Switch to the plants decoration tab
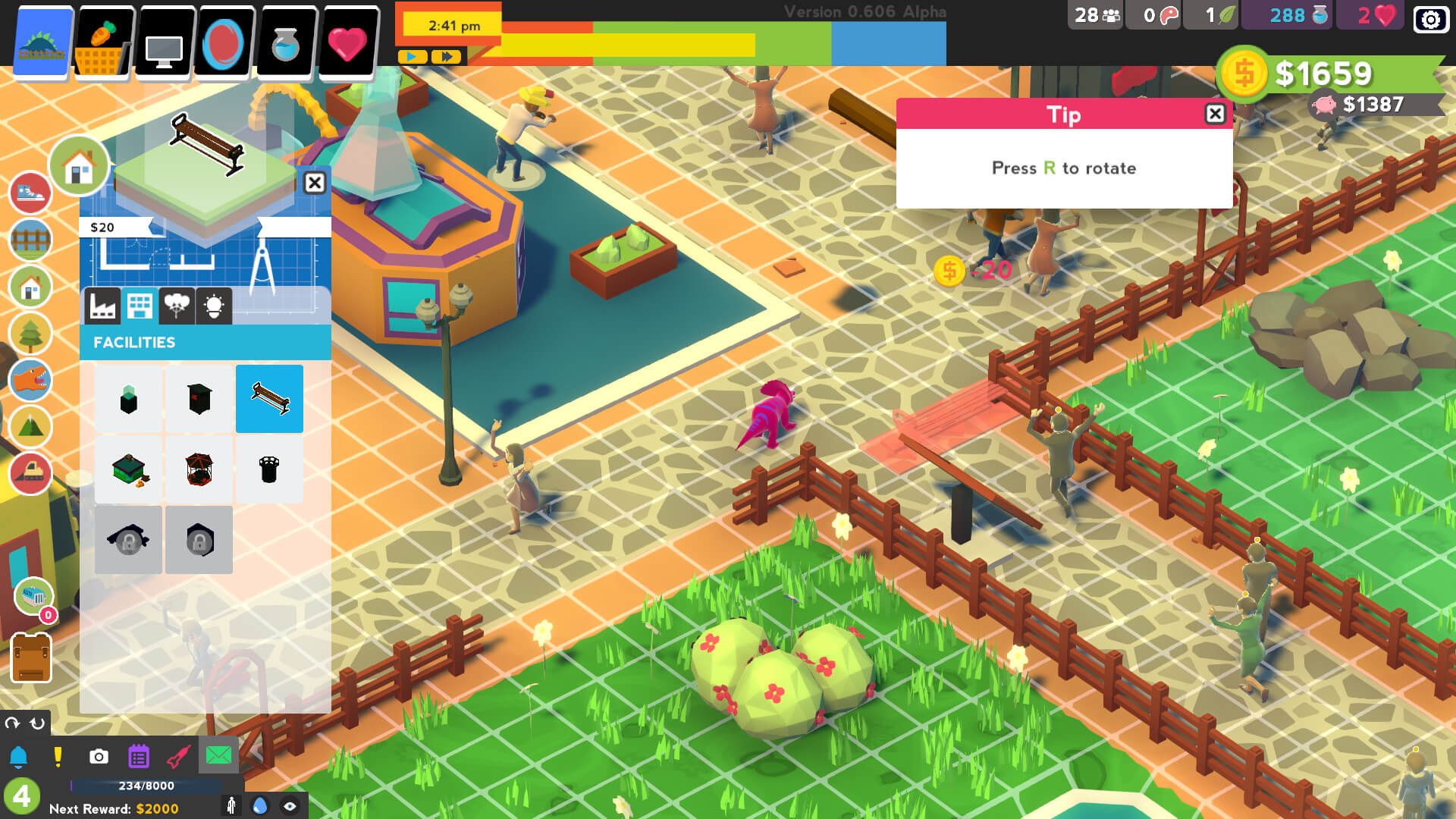 click(177, 306)
